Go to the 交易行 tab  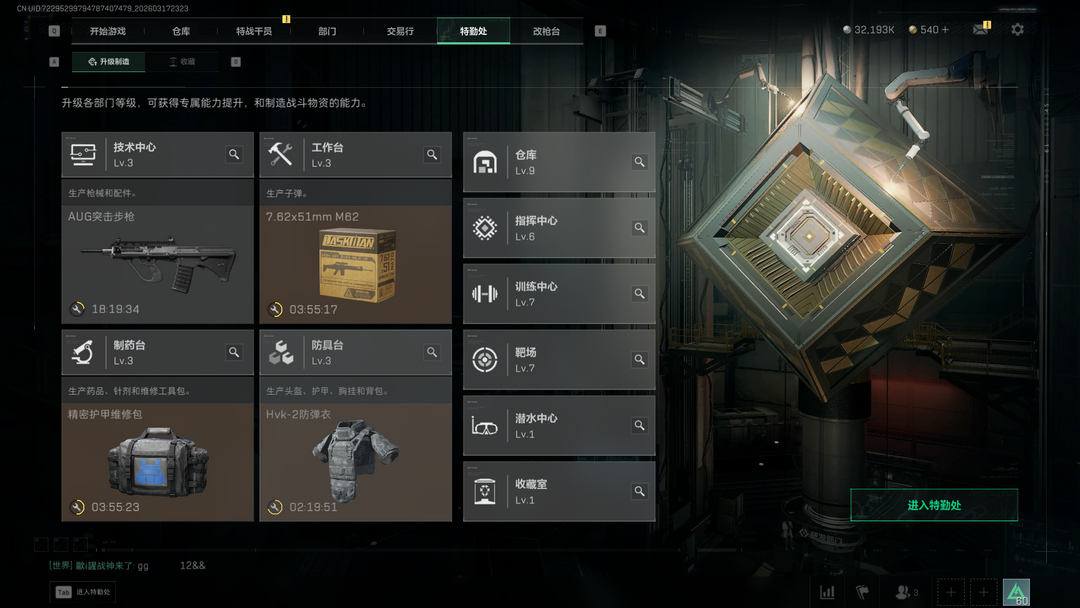400,31
